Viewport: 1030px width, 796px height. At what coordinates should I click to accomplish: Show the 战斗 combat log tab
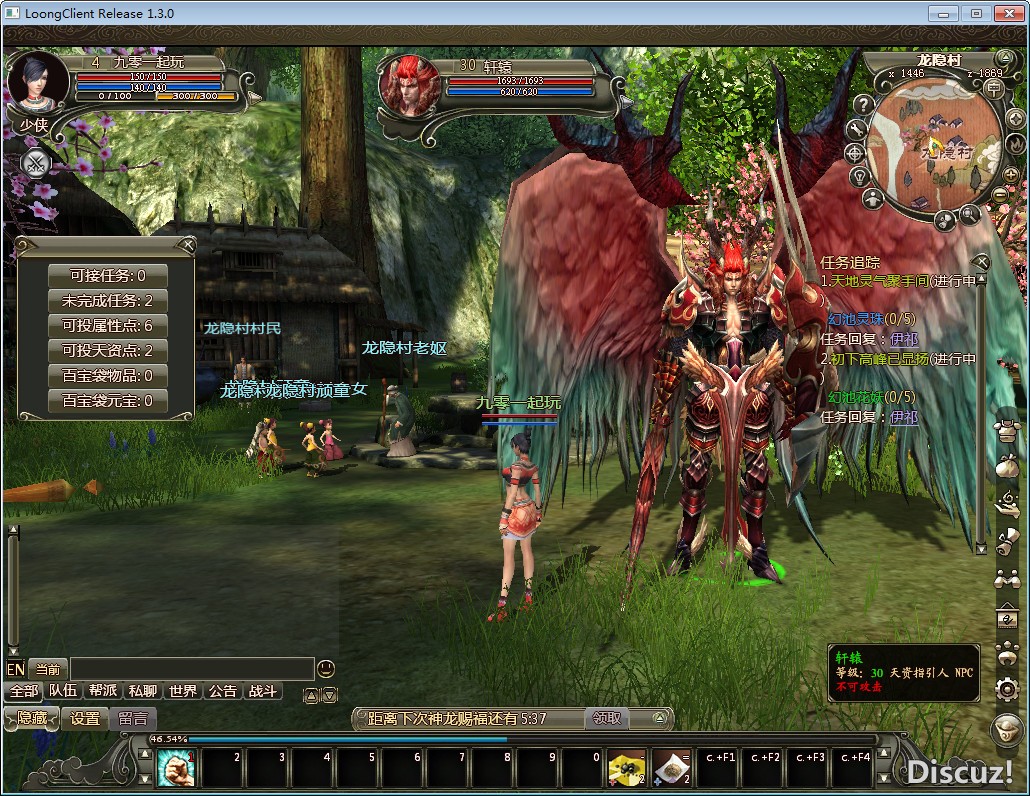tap(263, 691)
